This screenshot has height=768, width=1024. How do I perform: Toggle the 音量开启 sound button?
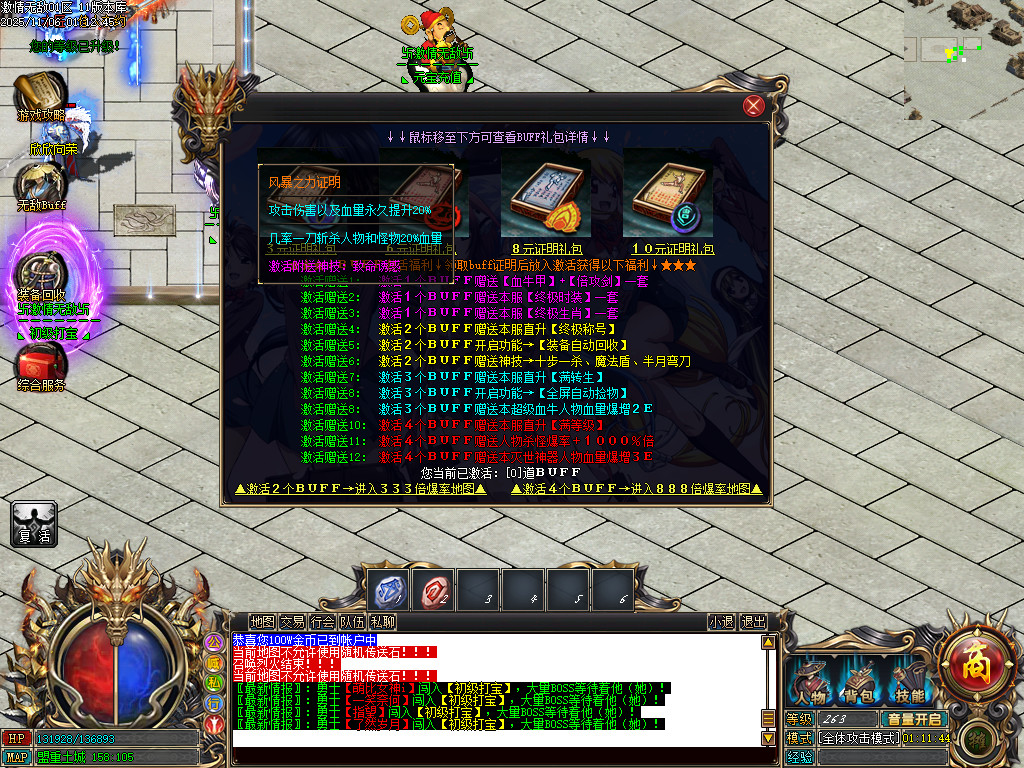coord(913,719)
